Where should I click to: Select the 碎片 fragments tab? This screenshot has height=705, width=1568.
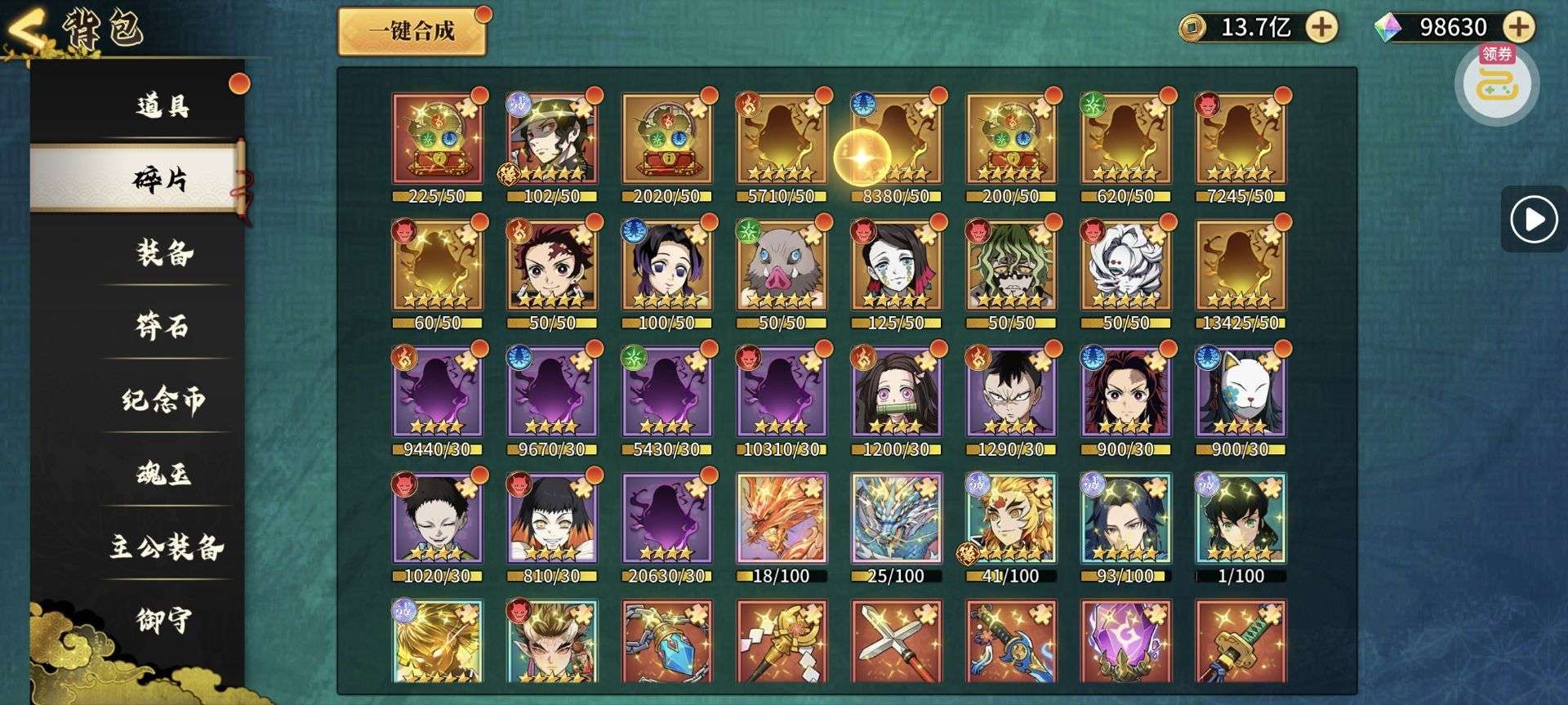[x=160, y=178]
